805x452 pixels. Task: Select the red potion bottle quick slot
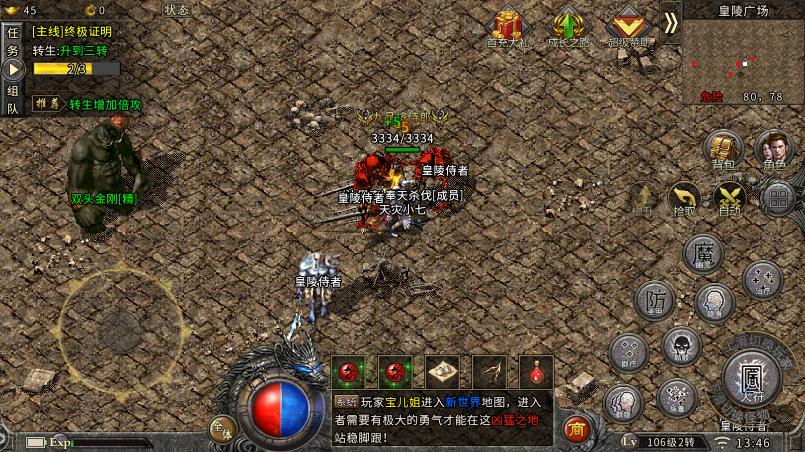pos(536,372)
